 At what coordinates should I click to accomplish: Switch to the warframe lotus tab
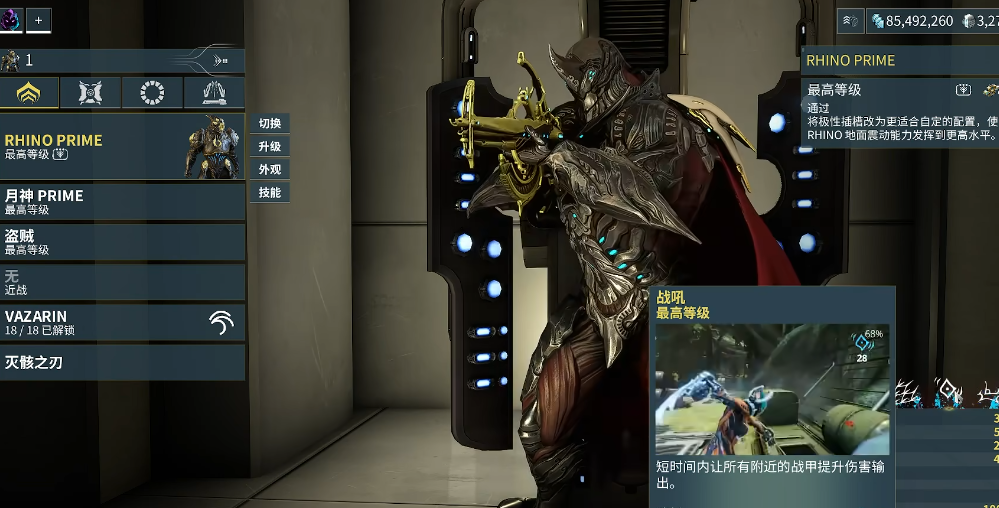coord(28,93)
